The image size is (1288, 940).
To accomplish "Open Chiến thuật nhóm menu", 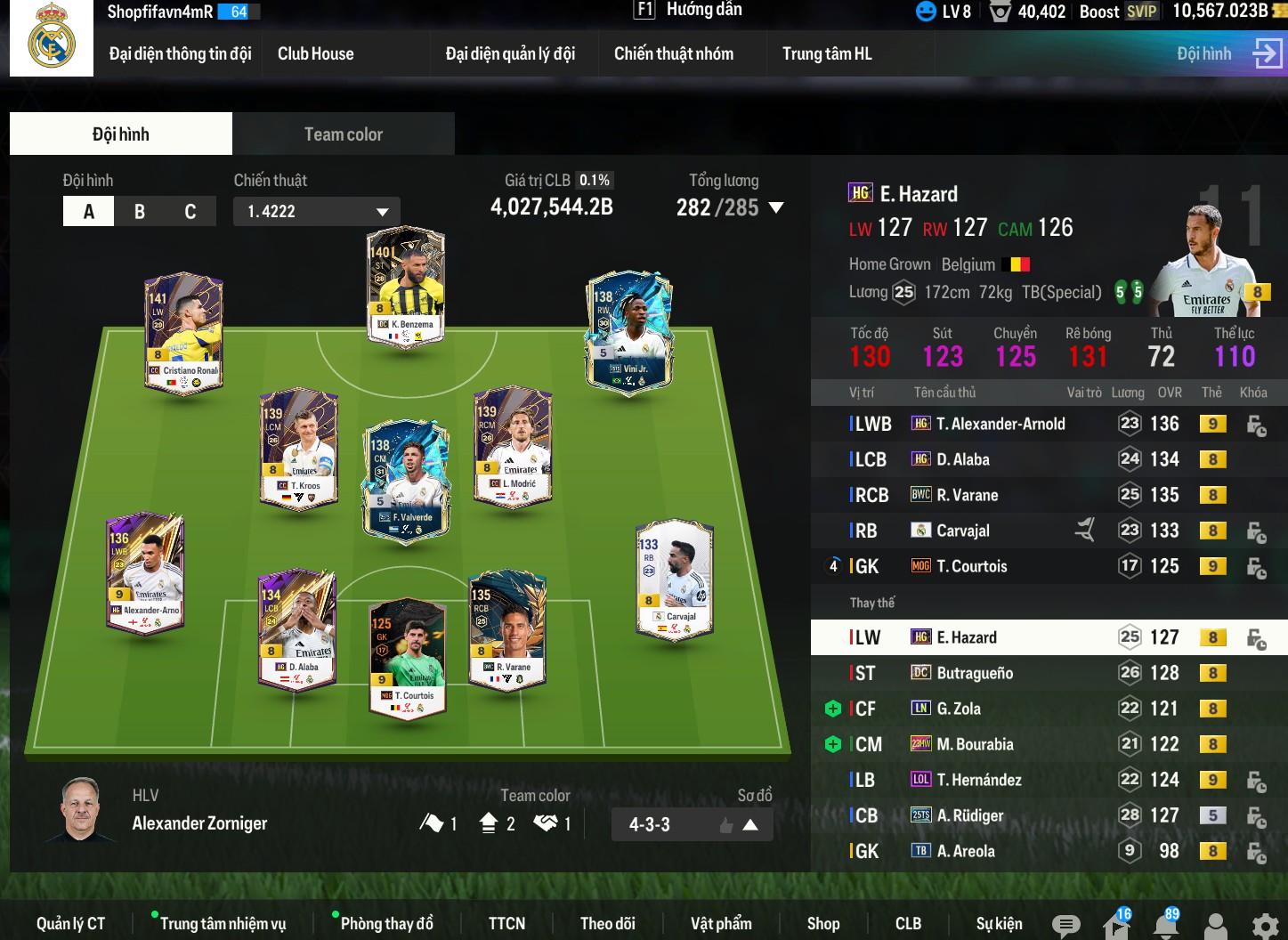I will 674,53.
